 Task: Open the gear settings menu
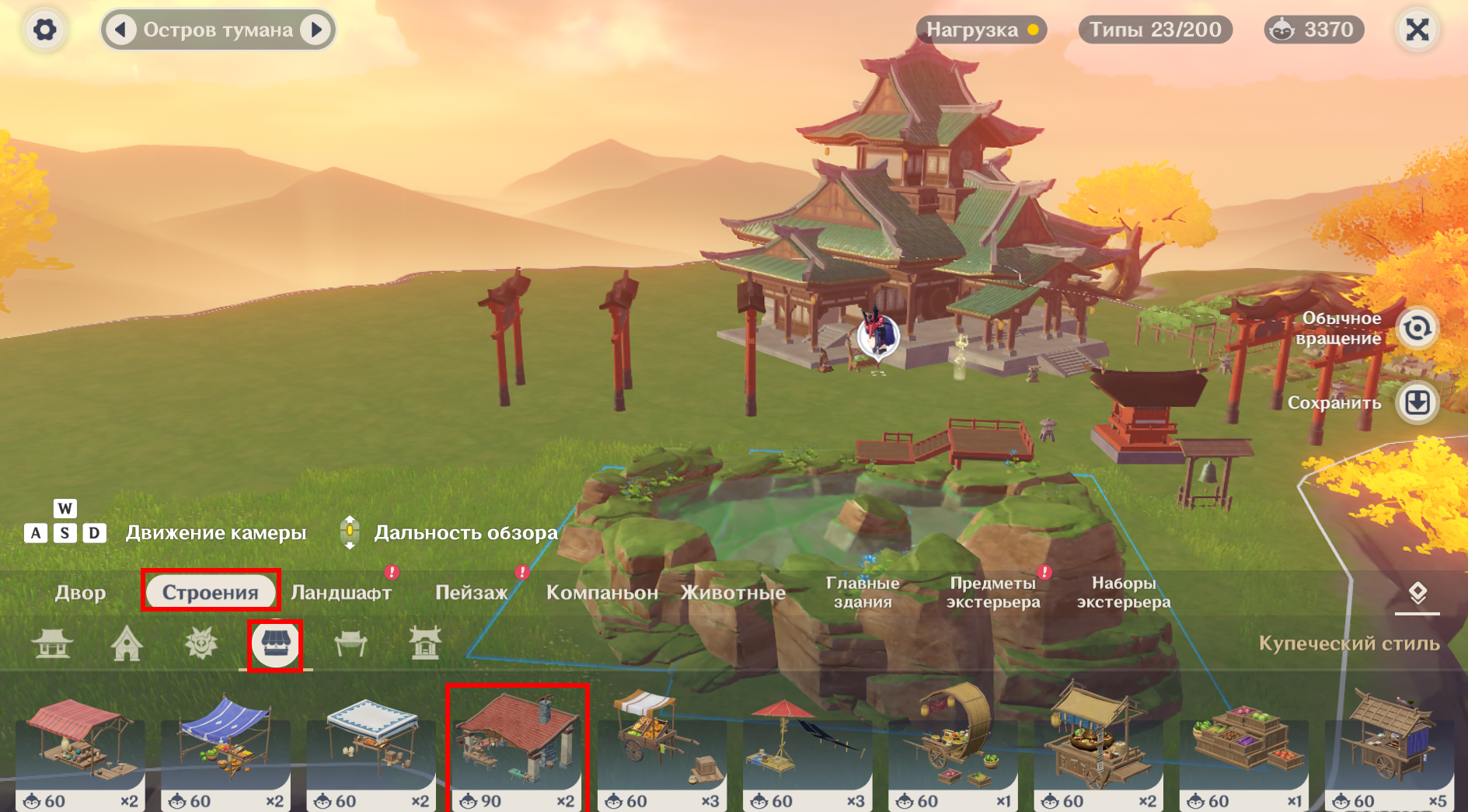[x=44, y=30]
